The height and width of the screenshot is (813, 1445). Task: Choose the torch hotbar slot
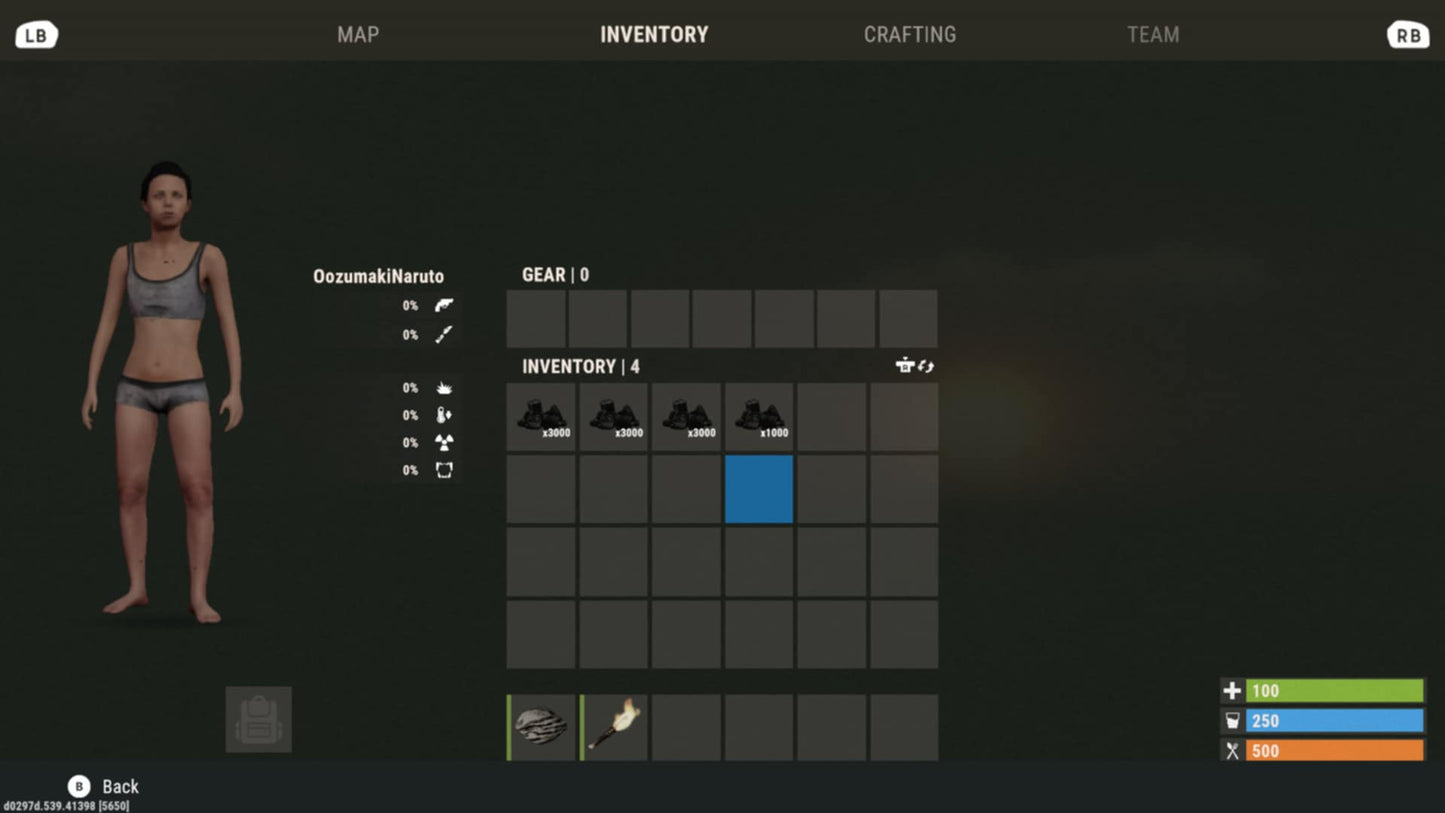click(614, 727)
